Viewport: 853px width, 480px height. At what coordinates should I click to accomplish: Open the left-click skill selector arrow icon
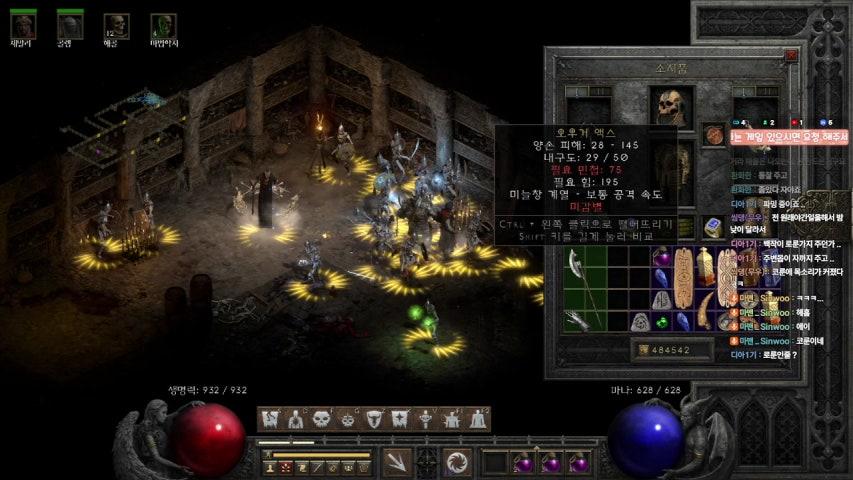pyautogui.click(x=397, y=462)
